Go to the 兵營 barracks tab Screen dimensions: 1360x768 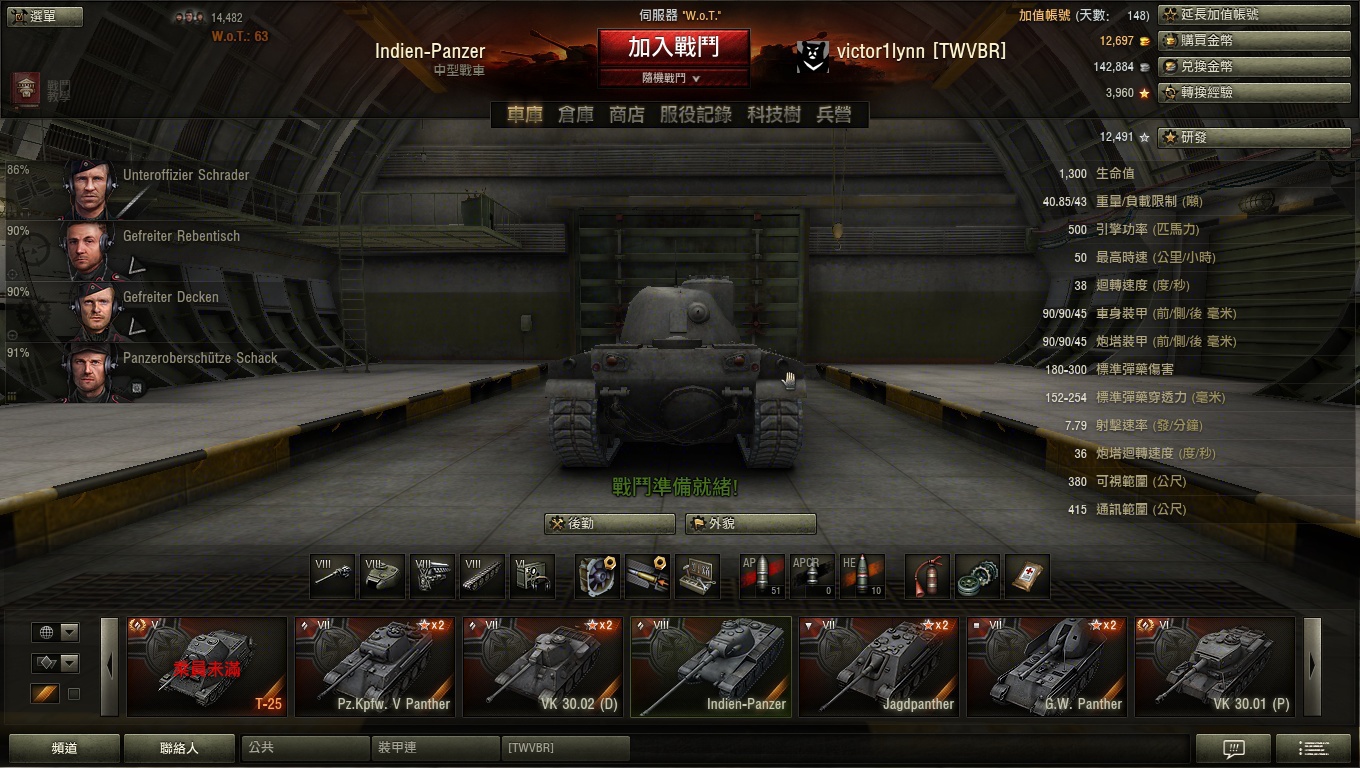click(834, 115)
